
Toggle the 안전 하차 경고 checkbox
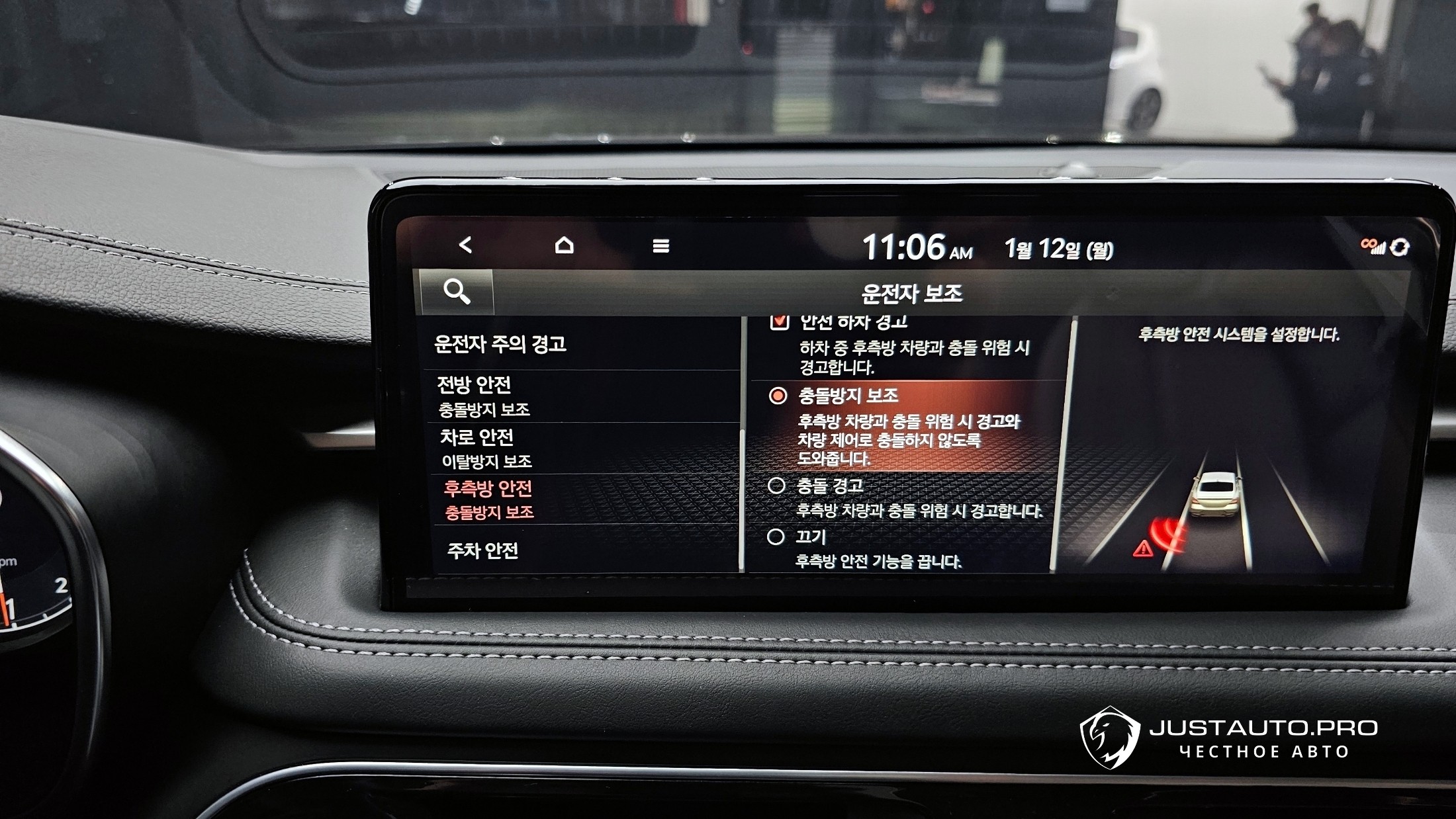point(780,322)
